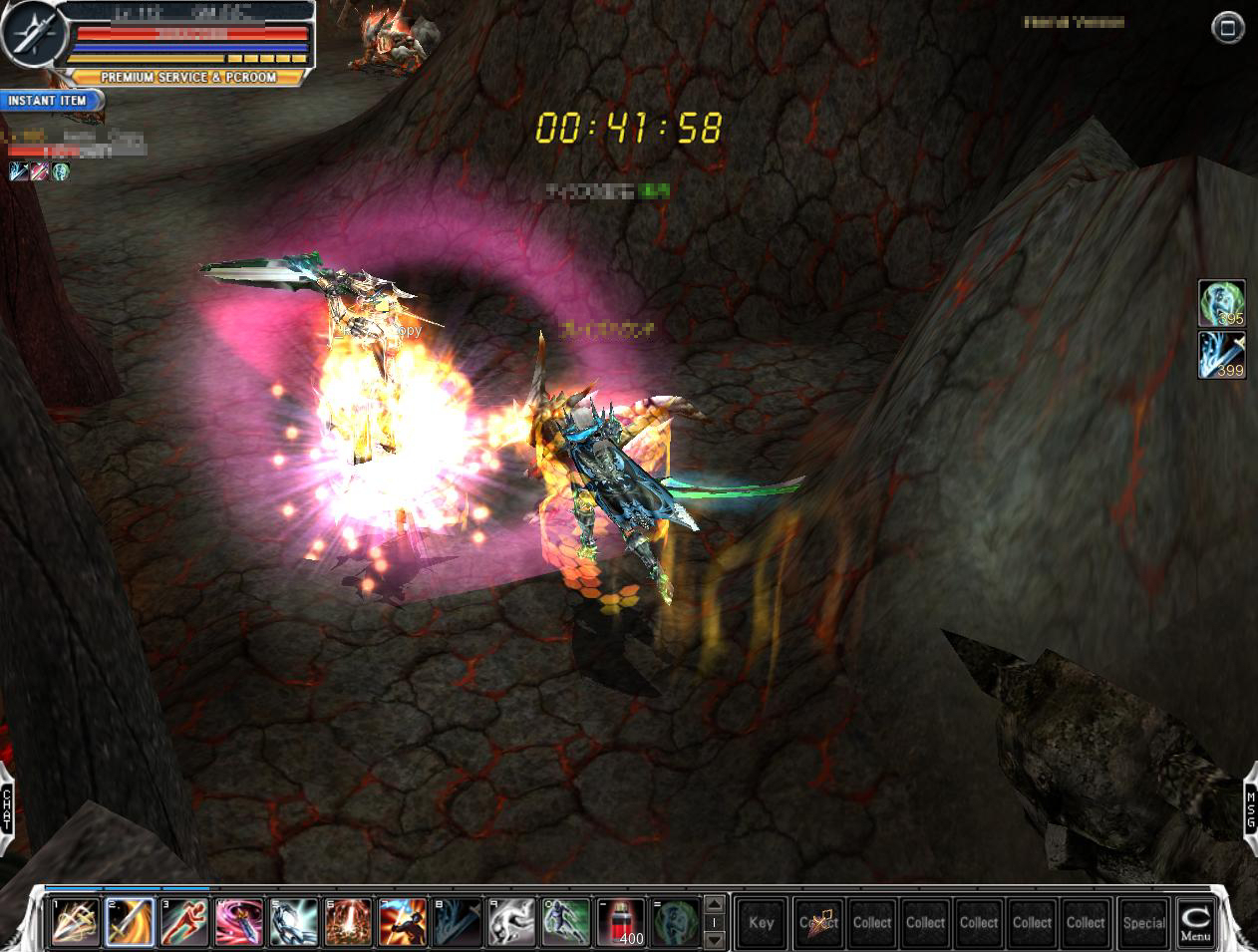Switch skill bar page with the down arrow
Viewport: 1258px width, 952px height.
click(x=714, y=940)
